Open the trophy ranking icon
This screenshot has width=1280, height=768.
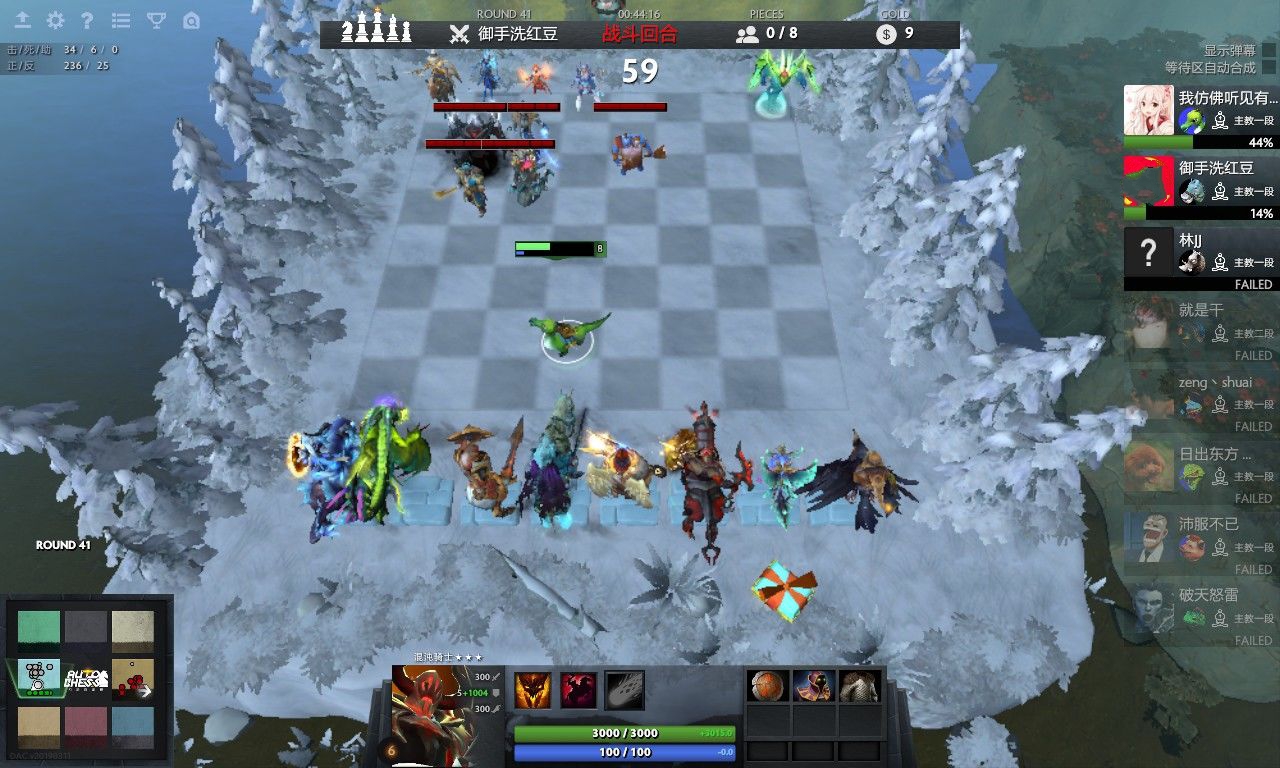(156, 20)
